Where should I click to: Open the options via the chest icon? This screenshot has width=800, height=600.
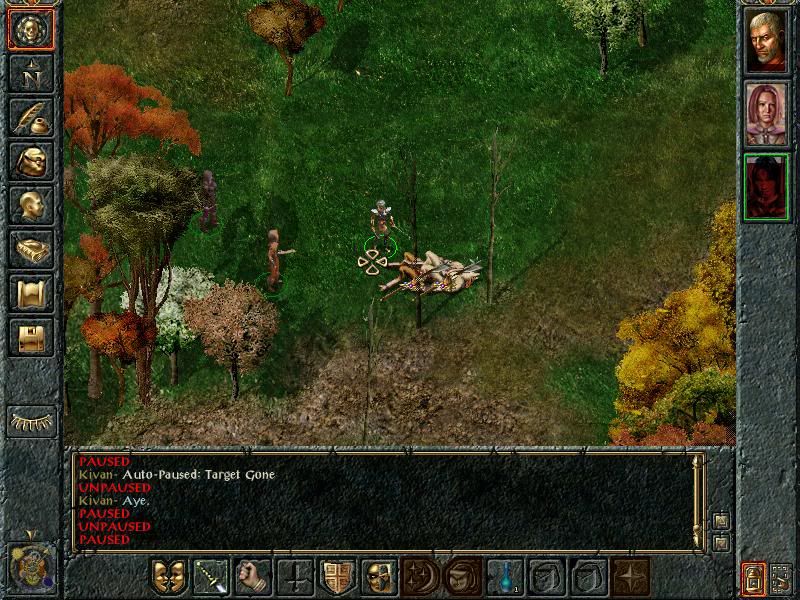[30, 337]
